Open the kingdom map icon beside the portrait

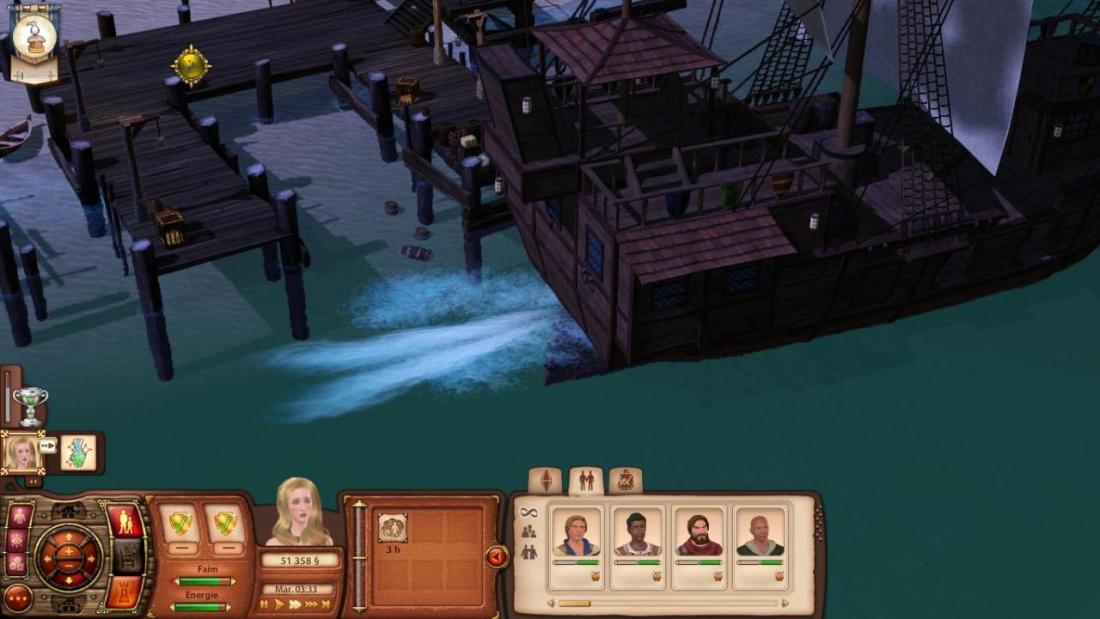tap(78, 453)
